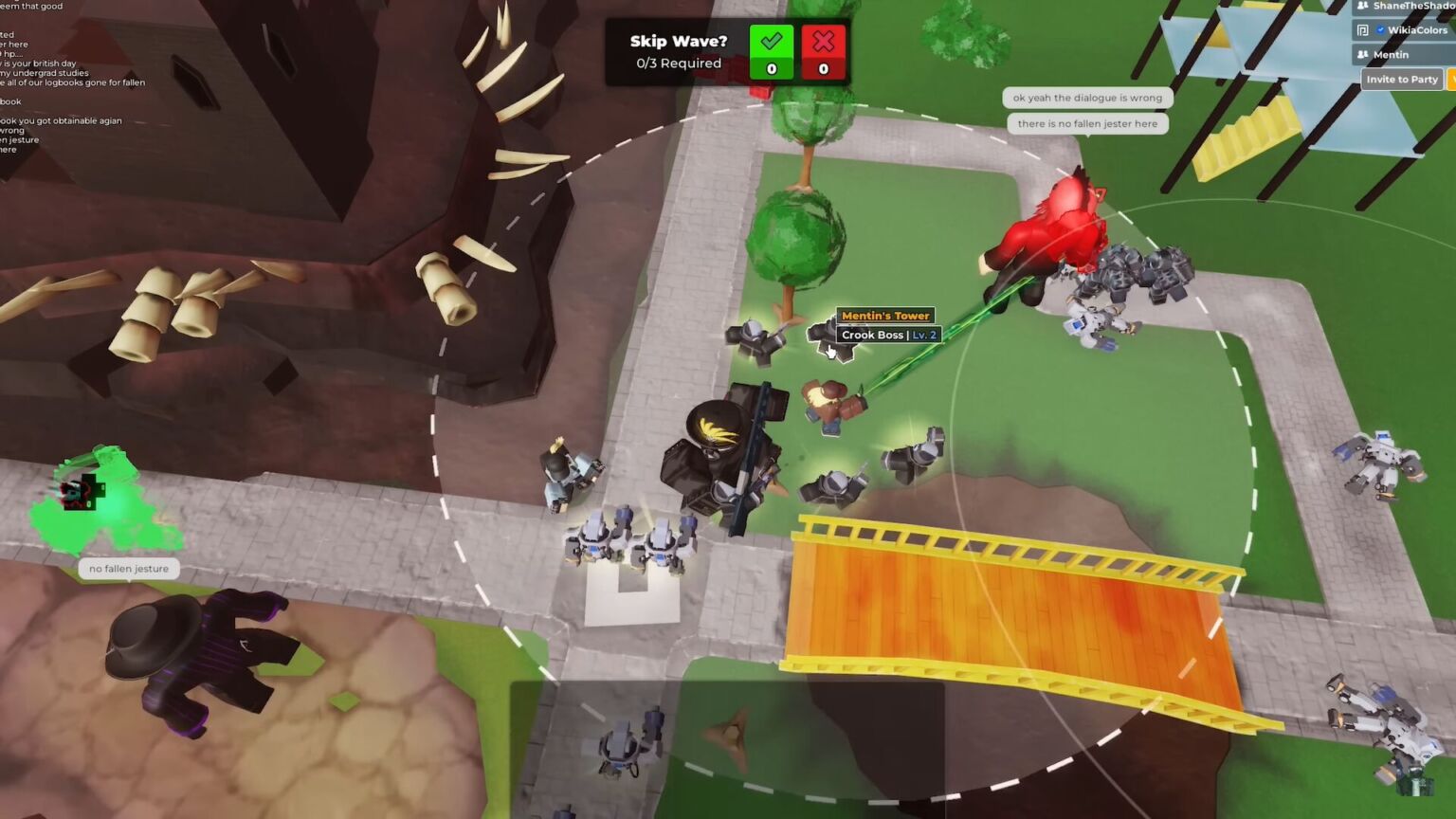Image resolution: width=1456 pixels, height=819 pixels.
Task: Select ShaneTheShadow in the player list
Action: (x=1407, y=6)
